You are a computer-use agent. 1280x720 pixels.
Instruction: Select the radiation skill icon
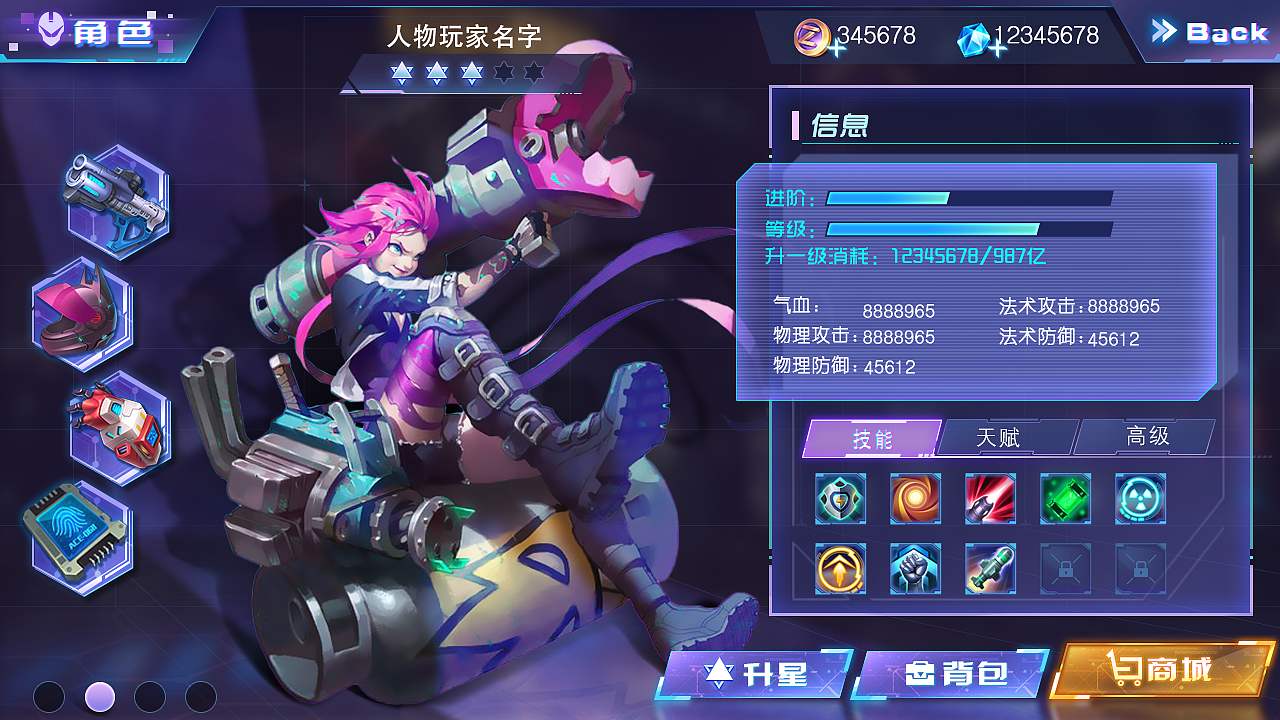[1140, 498]
